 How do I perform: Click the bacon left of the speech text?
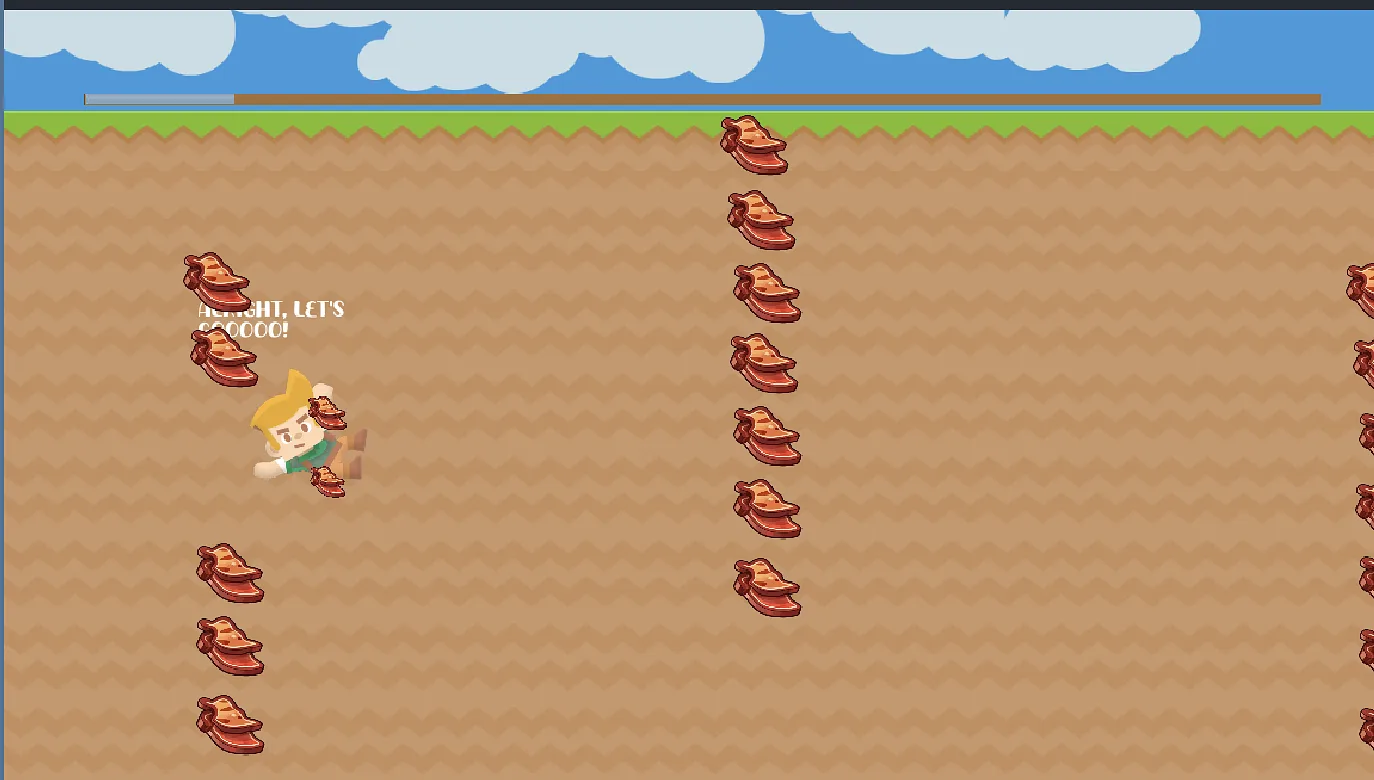[225, 360]
